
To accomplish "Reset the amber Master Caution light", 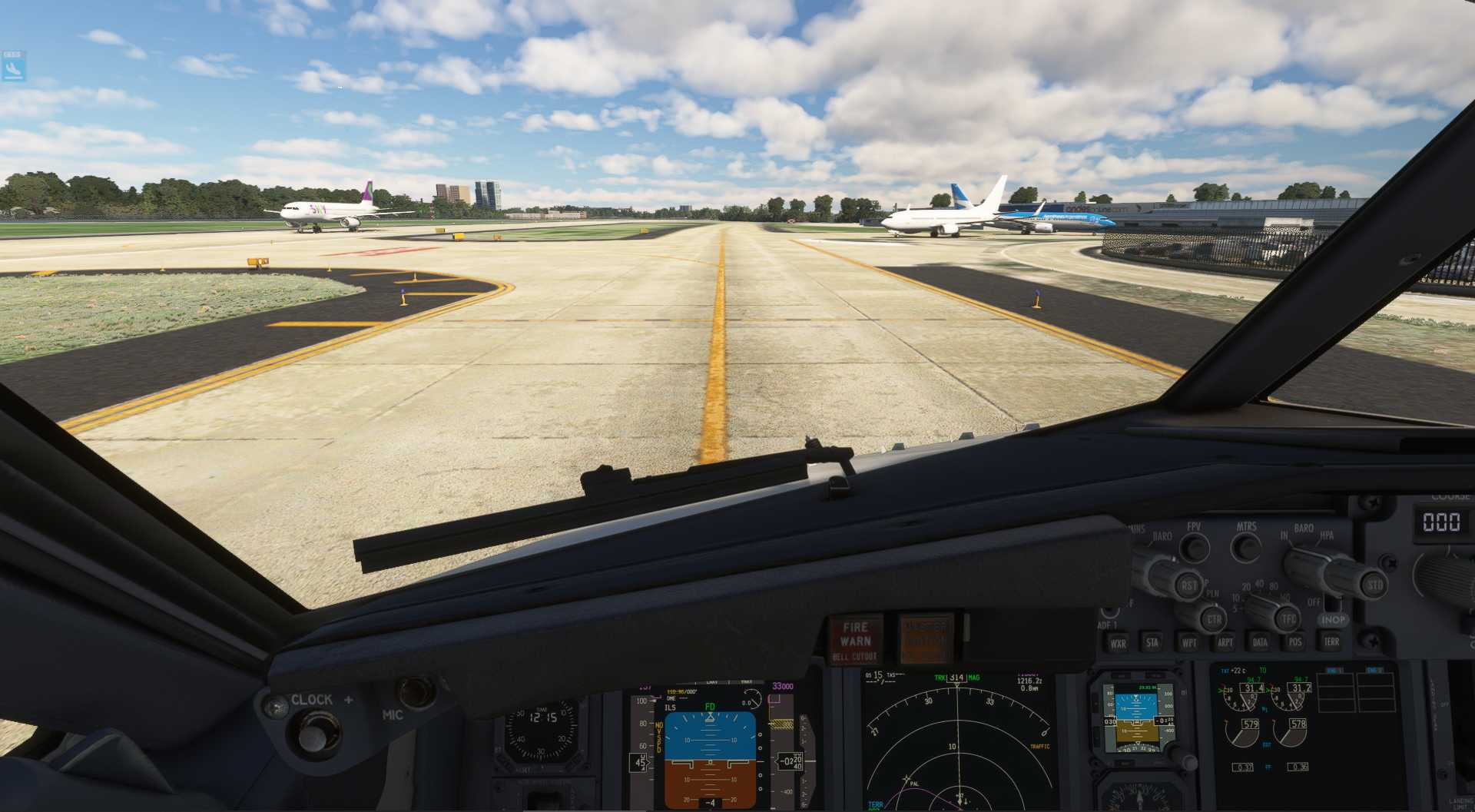I will pyautogui.click(x=926, y=638).
